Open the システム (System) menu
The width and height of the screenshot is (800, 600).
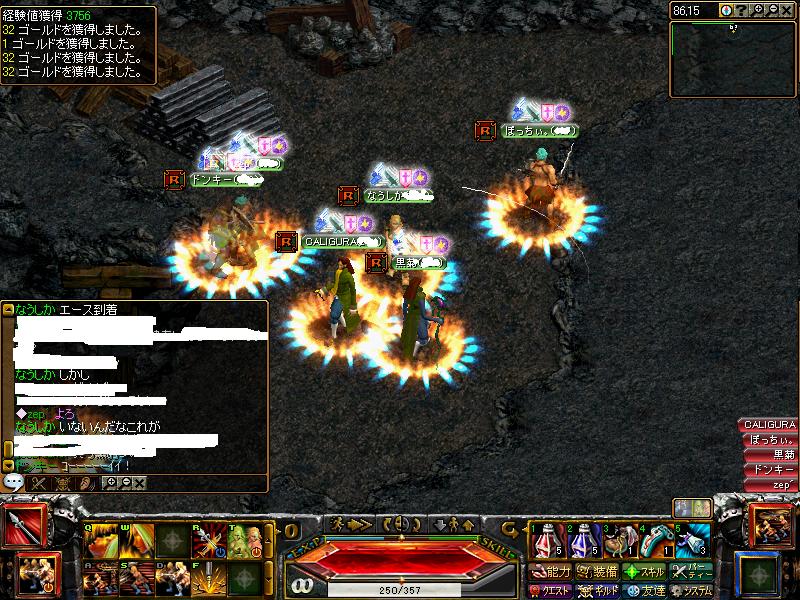pos(691,591)
